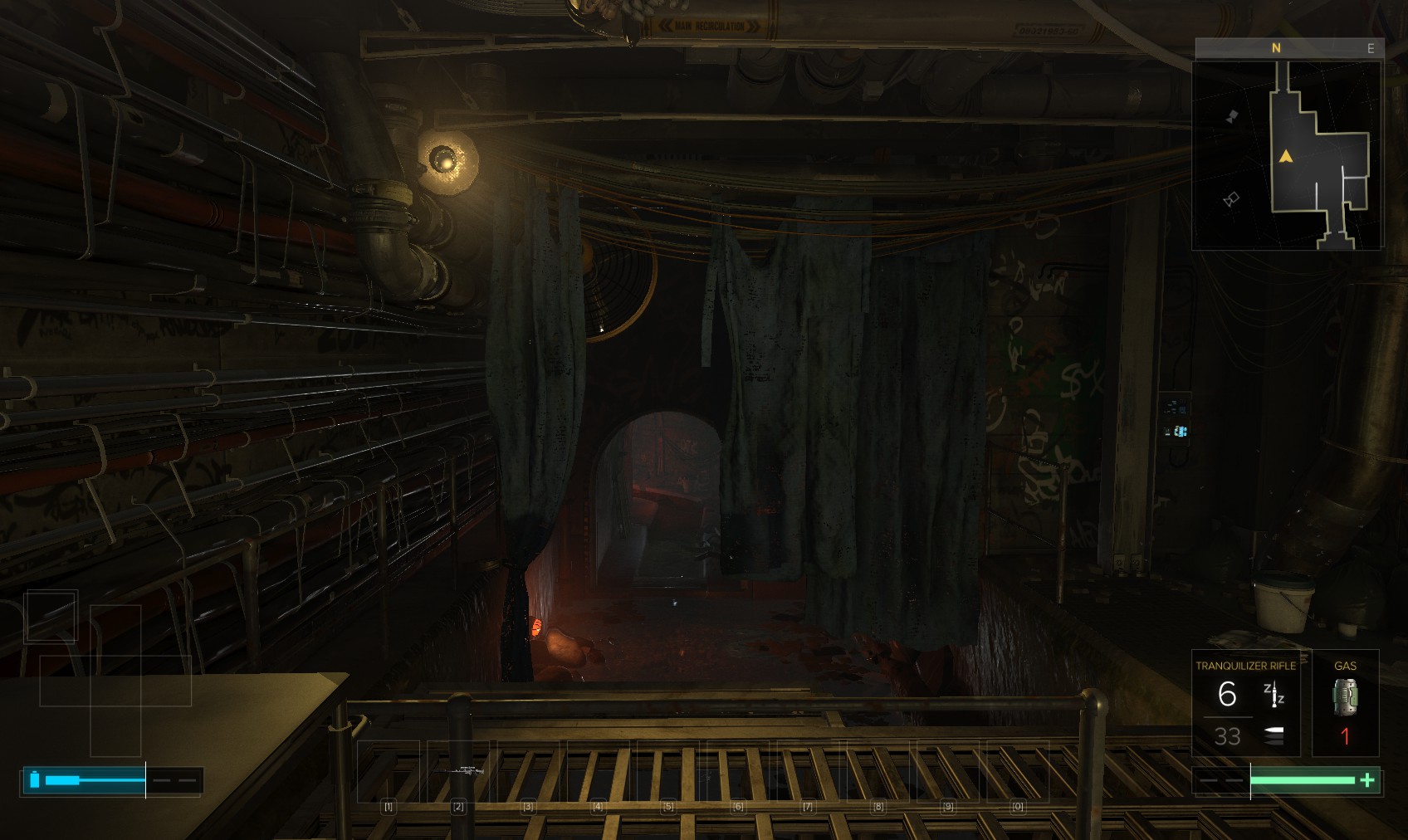This screenshot has width=1408, height=840.
Task: Click the yellow player arrow on minimap
Action: coord(1286,156)
